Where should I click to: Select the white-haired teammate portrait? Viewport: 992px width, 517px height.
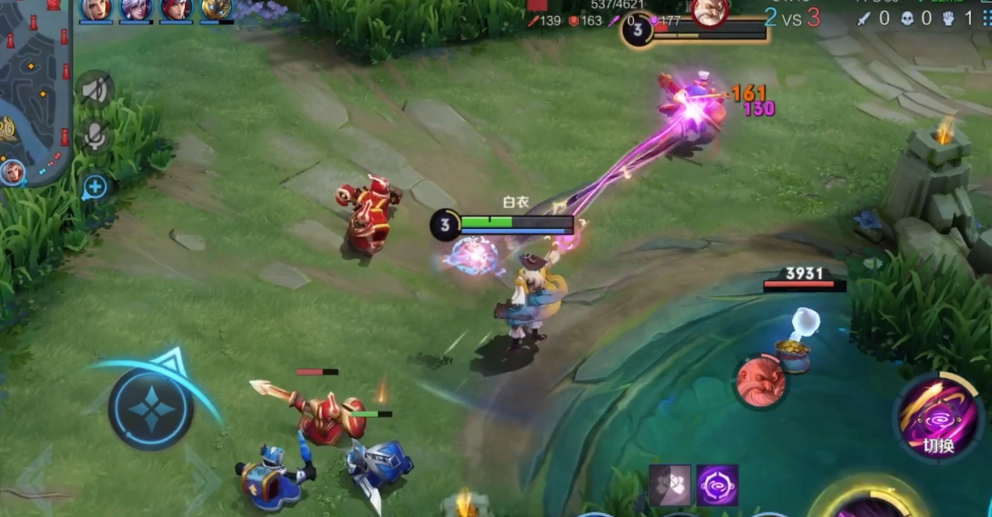(96, 9)
